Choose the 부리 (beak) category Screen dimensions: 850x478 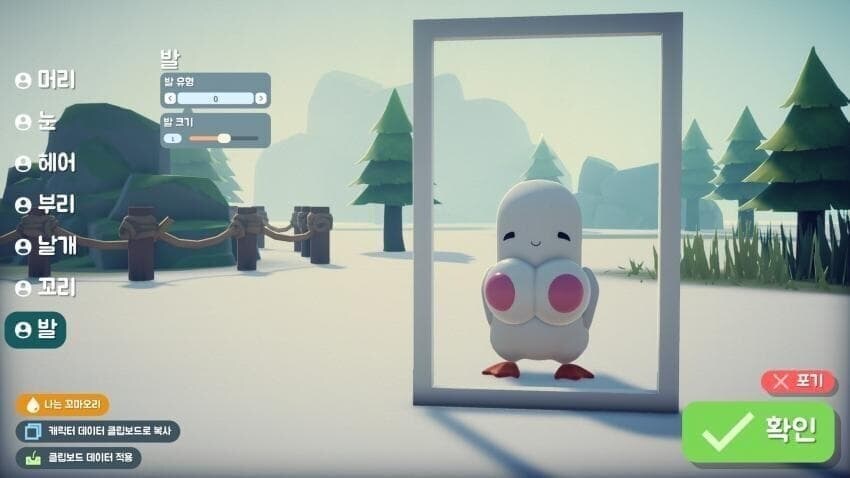pyautogui.click(x=45, y=204)
